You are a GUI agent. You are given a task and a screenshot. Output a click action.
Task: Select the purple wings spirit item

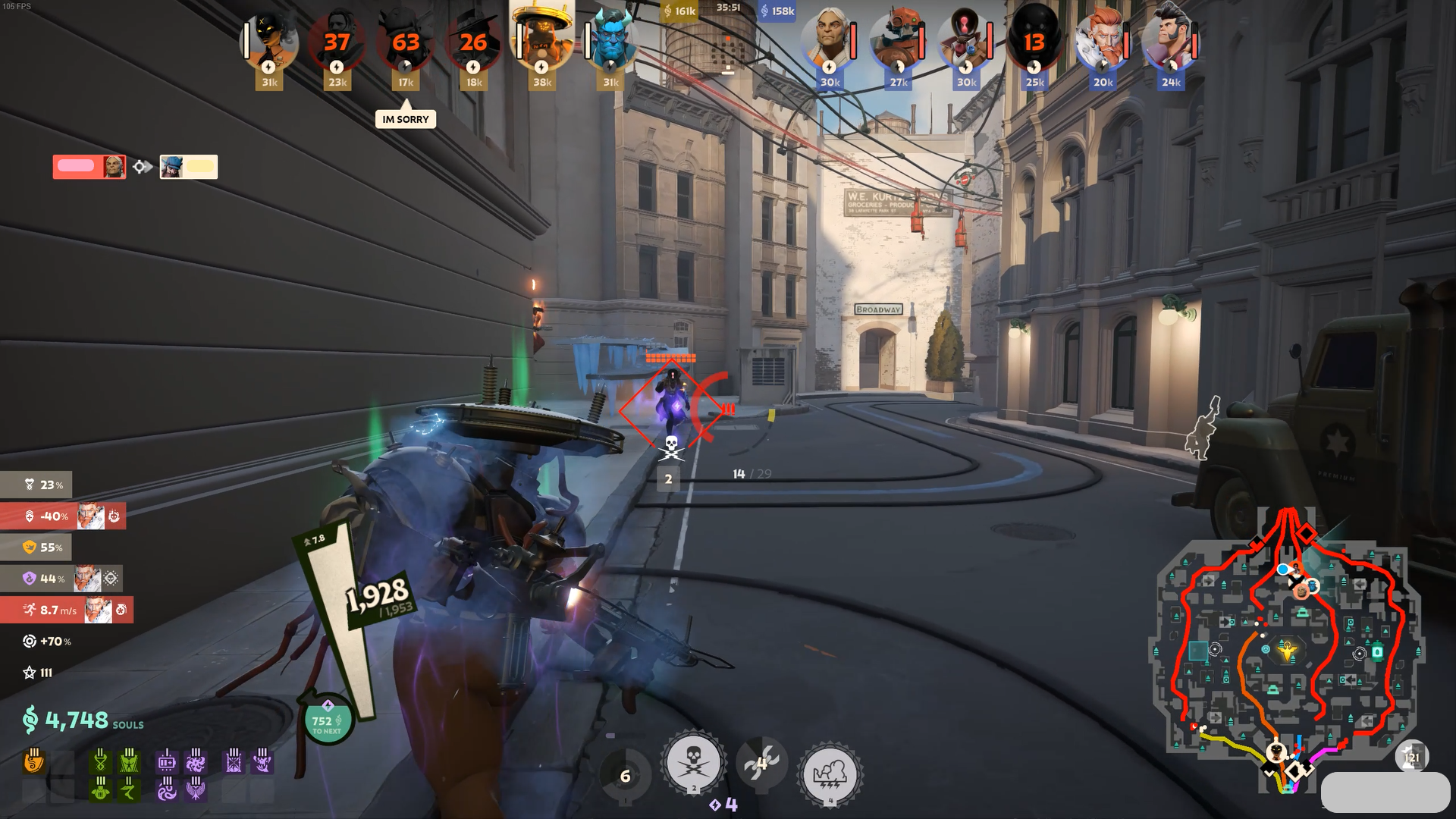(196, 790)
